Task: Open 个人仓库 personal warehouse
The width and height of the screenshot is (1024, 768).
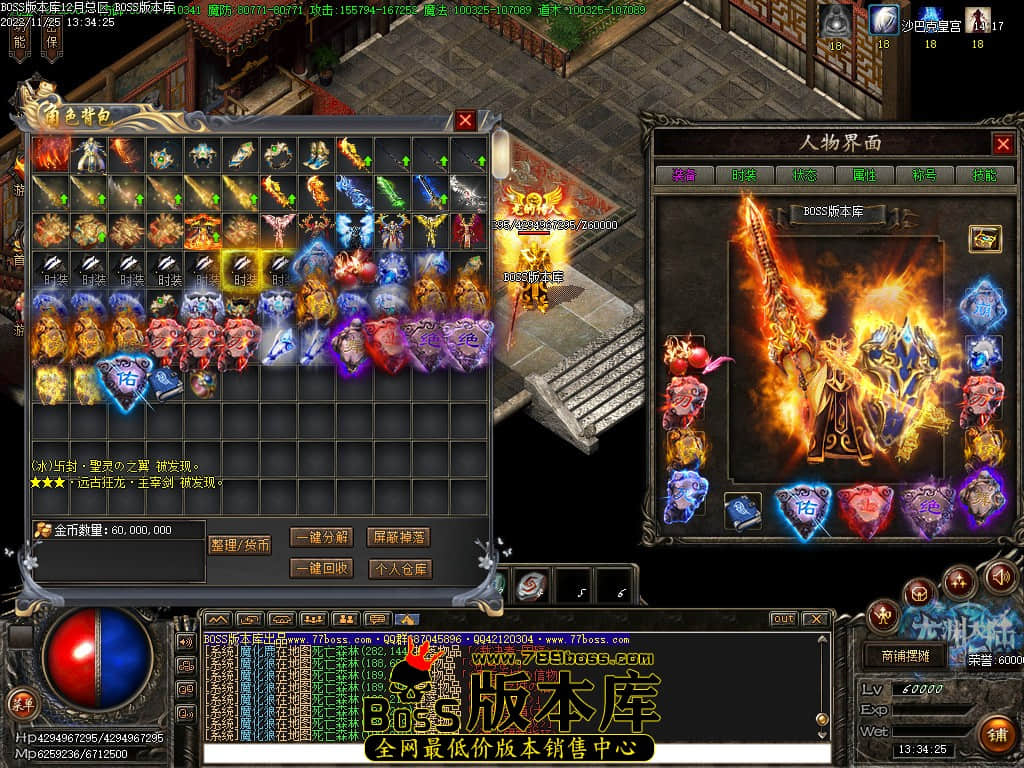Action: pyautogui.click(x=398, y=568)
